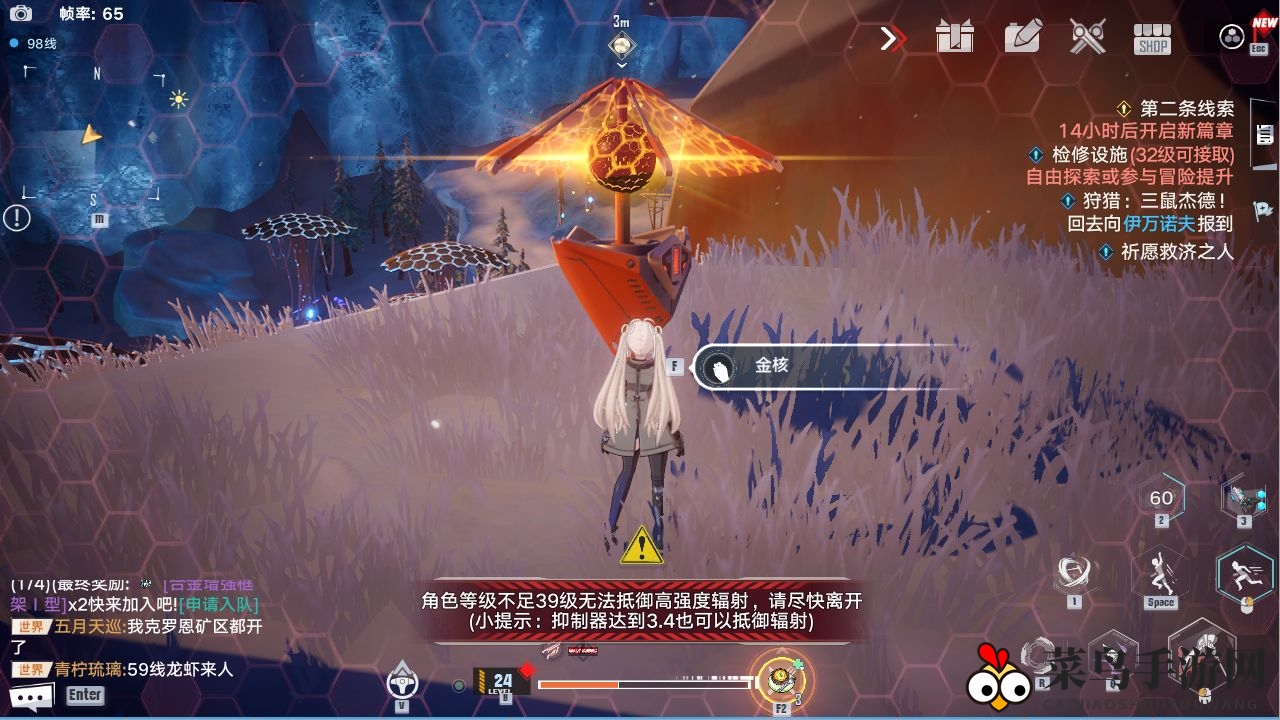Activate skill bound to key 1

(x=1073, y=570)
